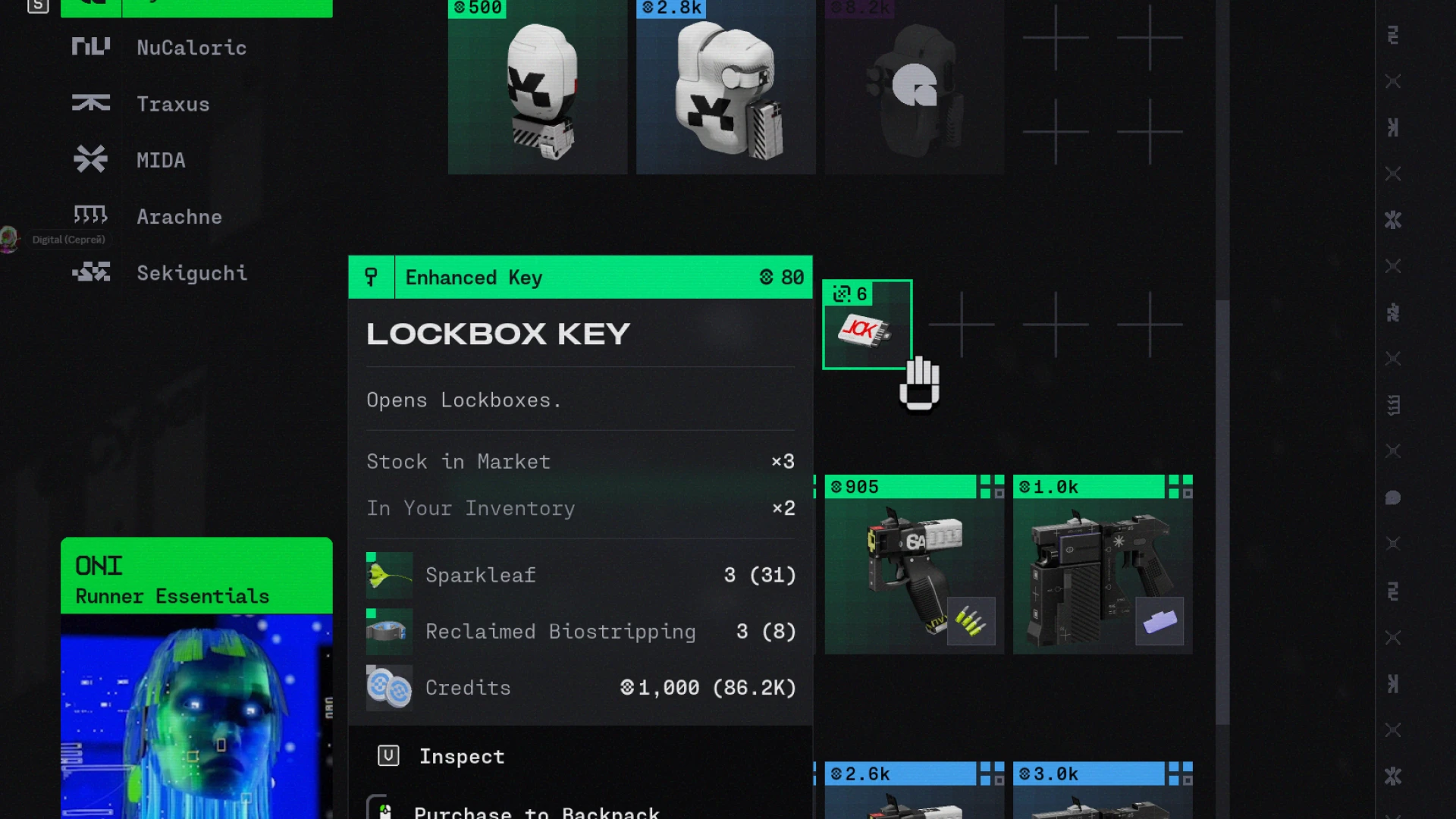This screenshot has width=1456, height=819.
Task: Select the Sekiguchi entry in the vendor list
Action: coord(192,273)
